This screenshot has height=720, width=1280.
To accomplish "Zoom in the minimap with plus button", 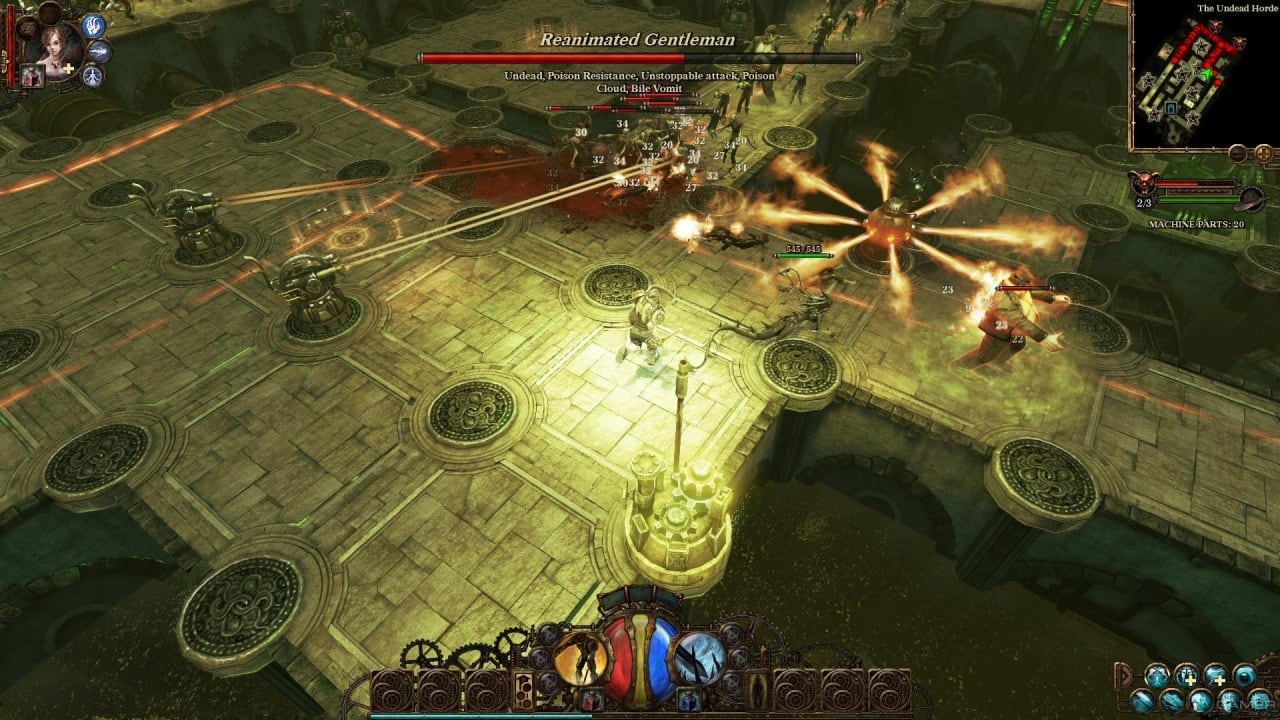I will pyautogui.click(x=1264, y=153).
